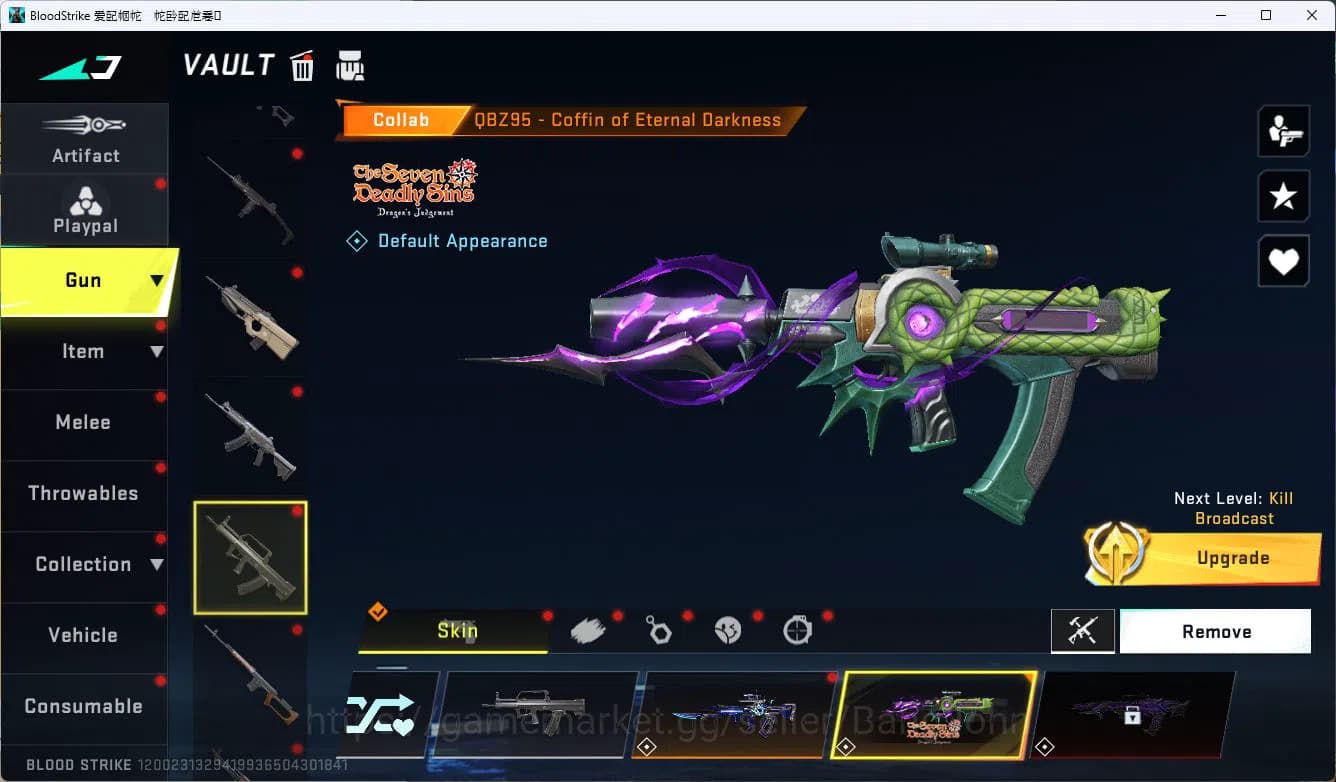The image size is (1336, 782).
Task: Select the tan bullpup gun in list
Action: click(x=251, y=319)
